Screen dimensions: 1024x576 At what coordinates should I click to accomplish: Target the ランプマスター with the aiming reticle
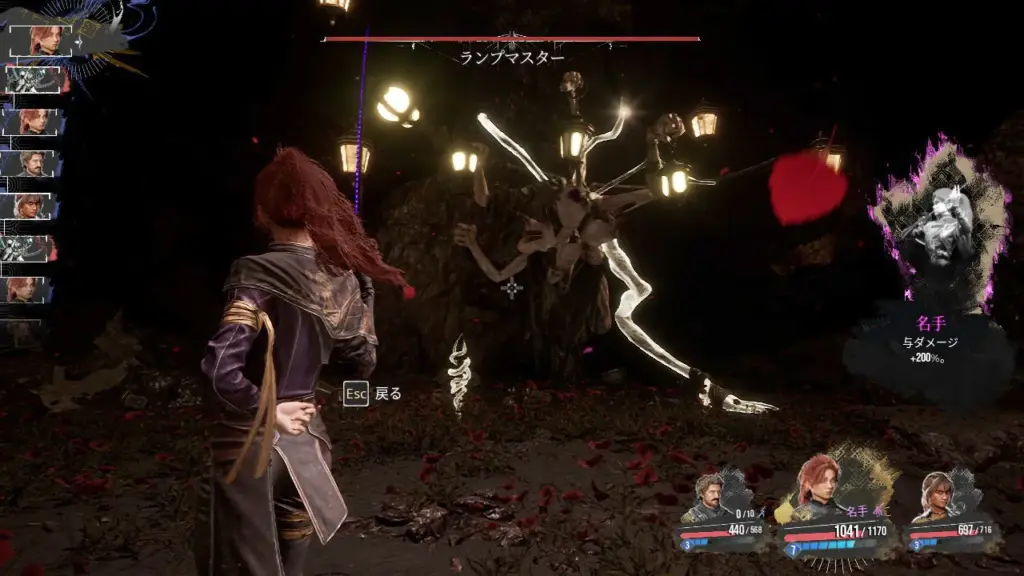[512, 289]
